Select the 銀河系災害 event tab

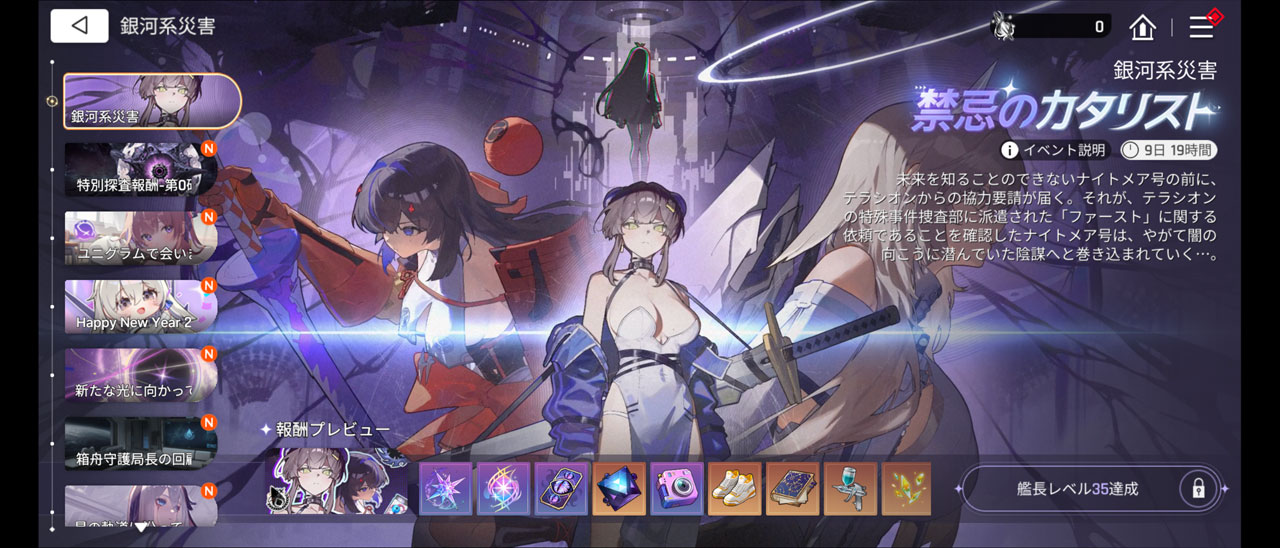point(152,101)
